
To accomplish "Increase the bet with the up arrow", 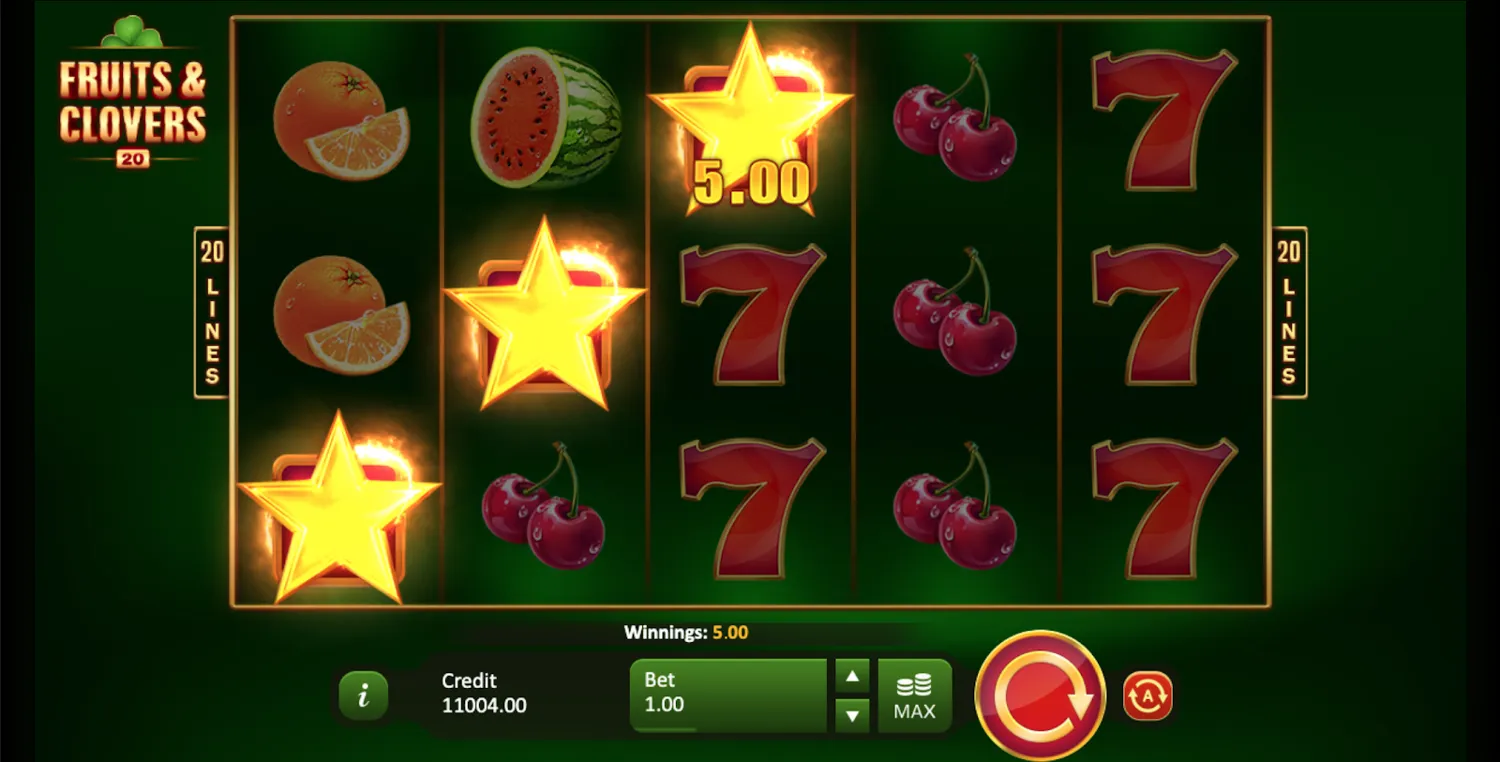I will [852, 675].
